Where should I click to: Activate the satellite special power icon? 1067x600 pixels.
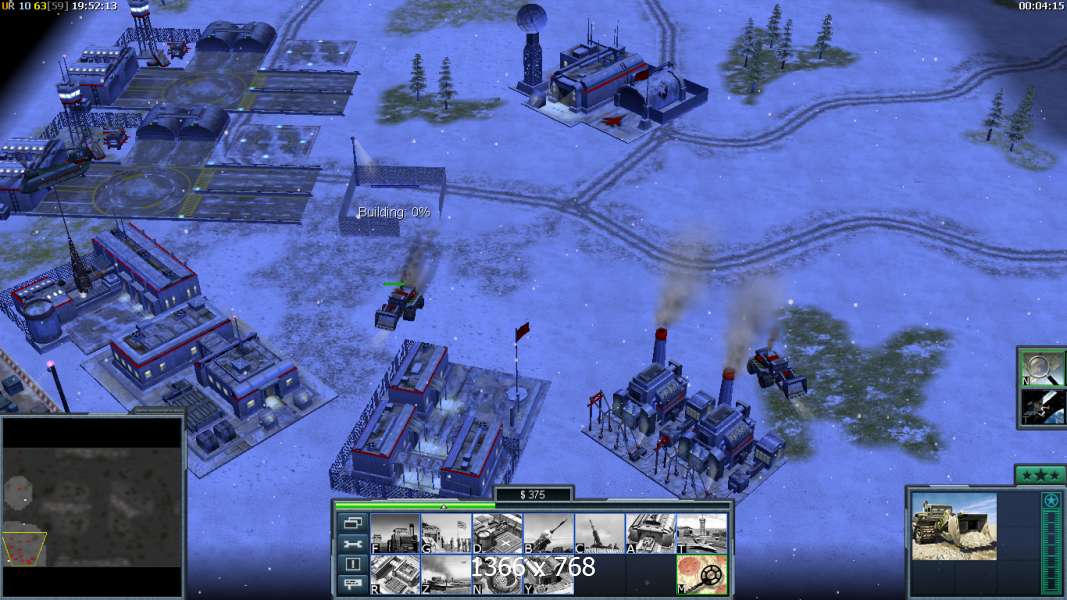point(1041,407)
